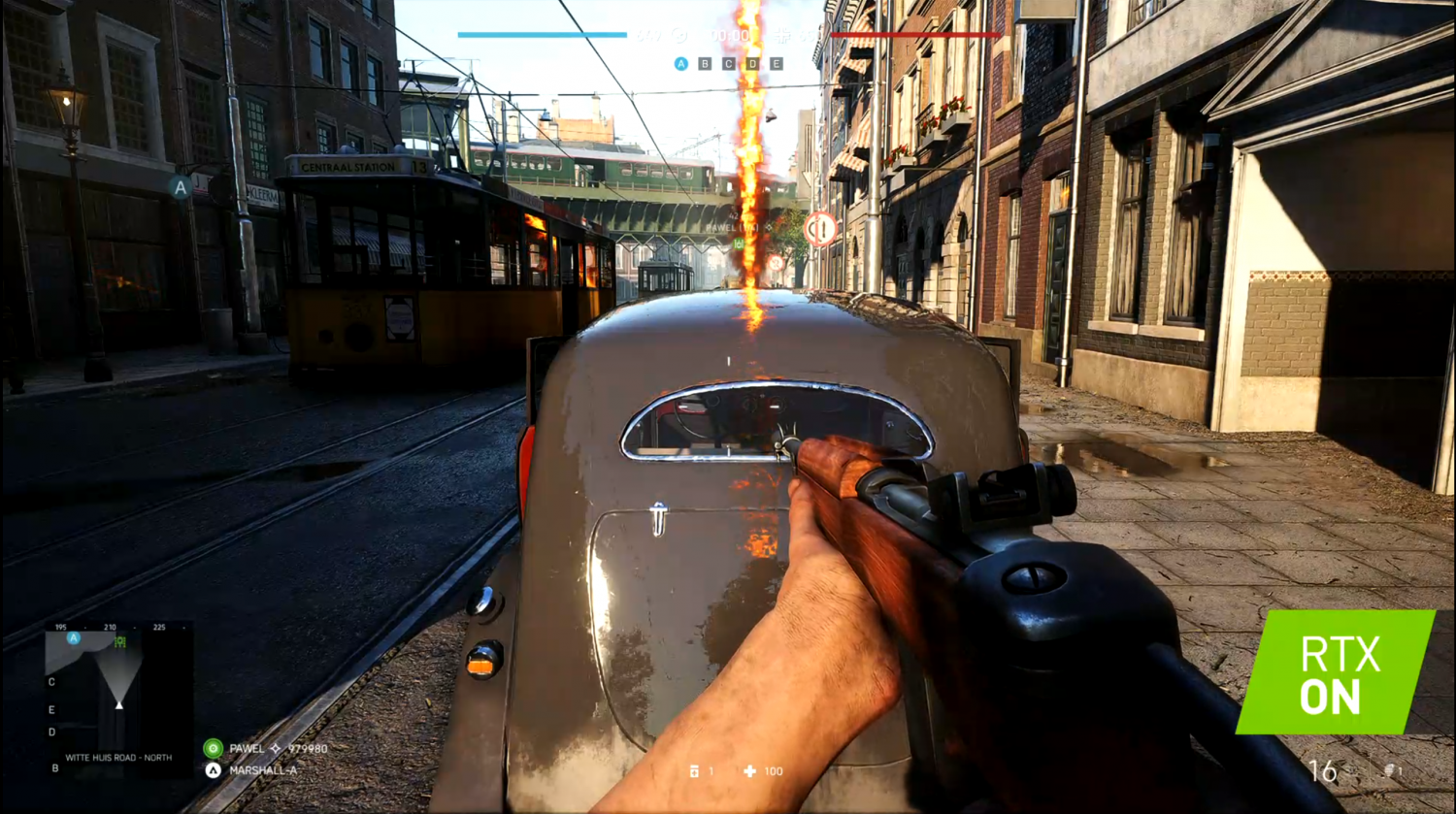Select objective C in the top flag row
1456x814 pixels.
coord(729,64)
